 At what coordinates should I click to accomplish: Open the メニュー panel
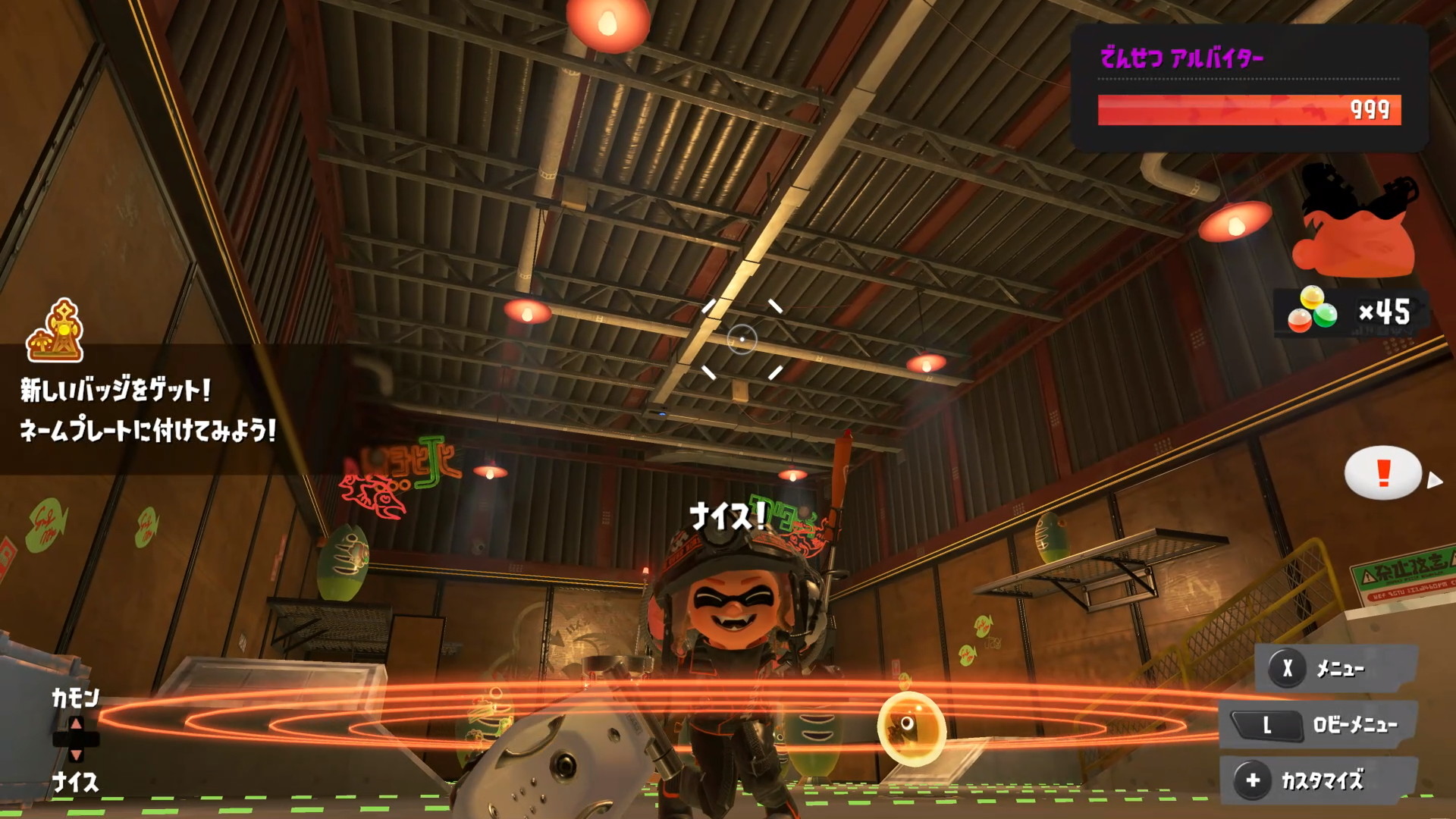1335,668
